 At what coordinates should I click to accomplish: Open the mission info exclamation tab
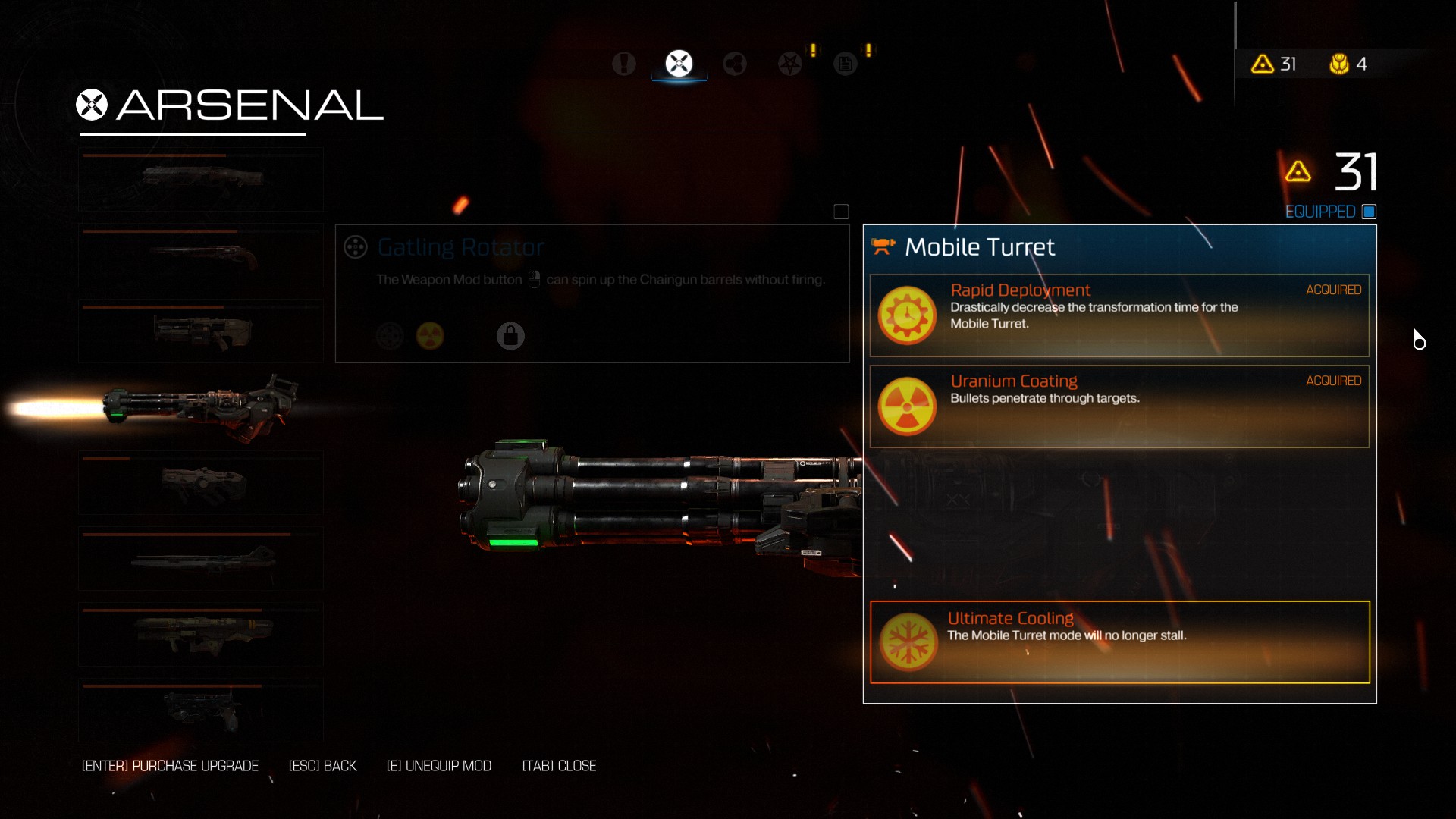tap(624, 64)
